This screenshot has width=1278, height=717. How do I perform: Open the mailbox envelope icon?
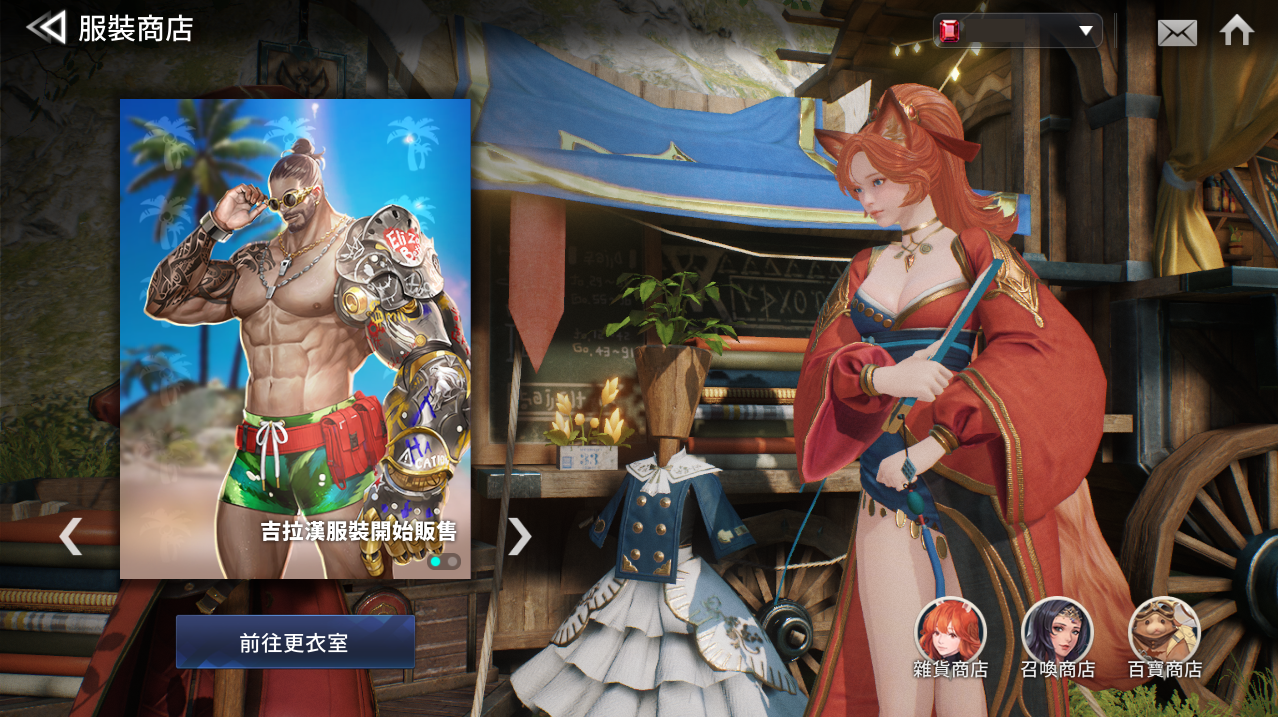point(1177,32)
